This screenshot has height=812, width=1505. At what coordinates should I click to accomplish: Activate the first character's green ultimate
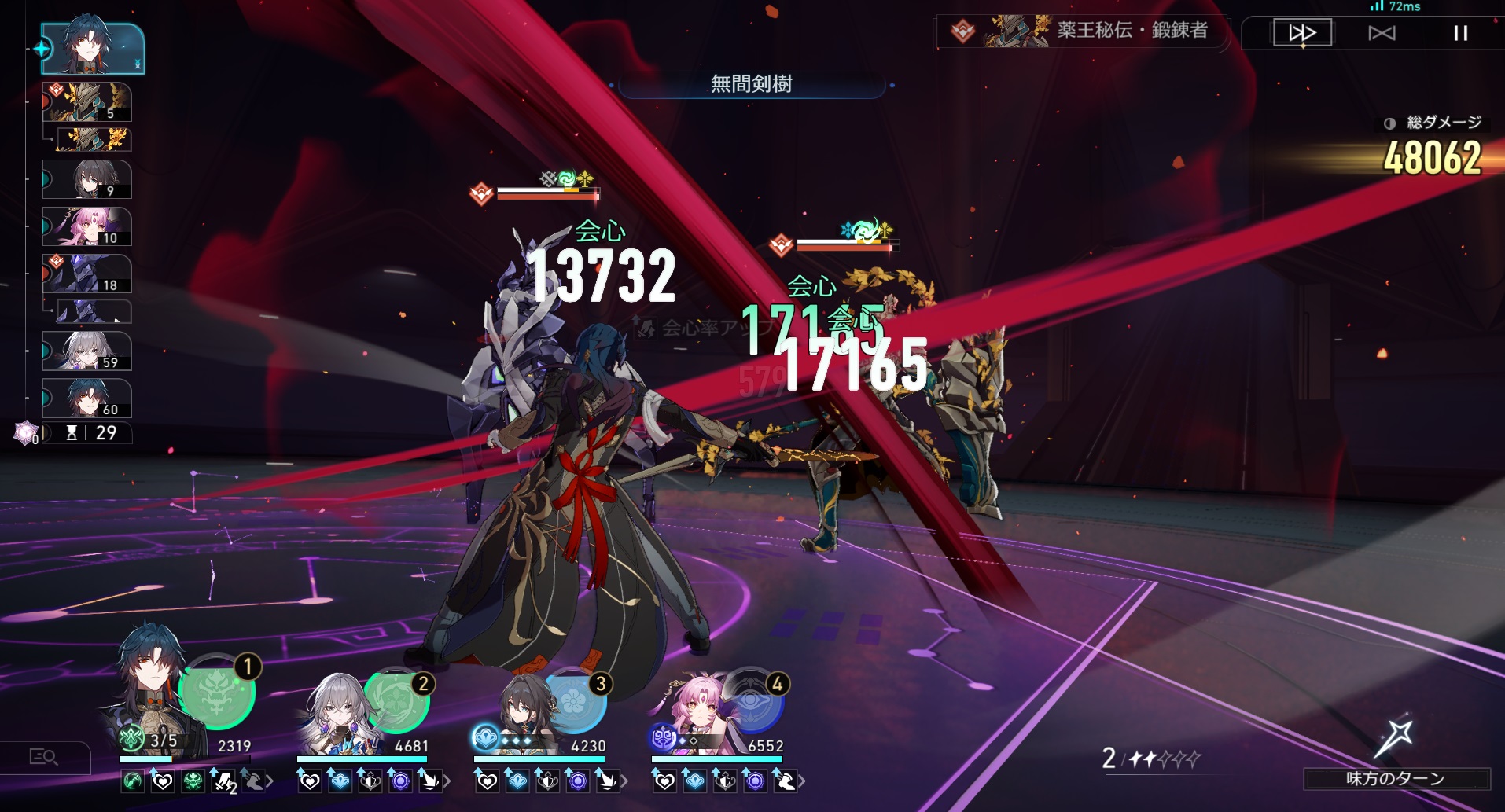click(x=217, y=692)
